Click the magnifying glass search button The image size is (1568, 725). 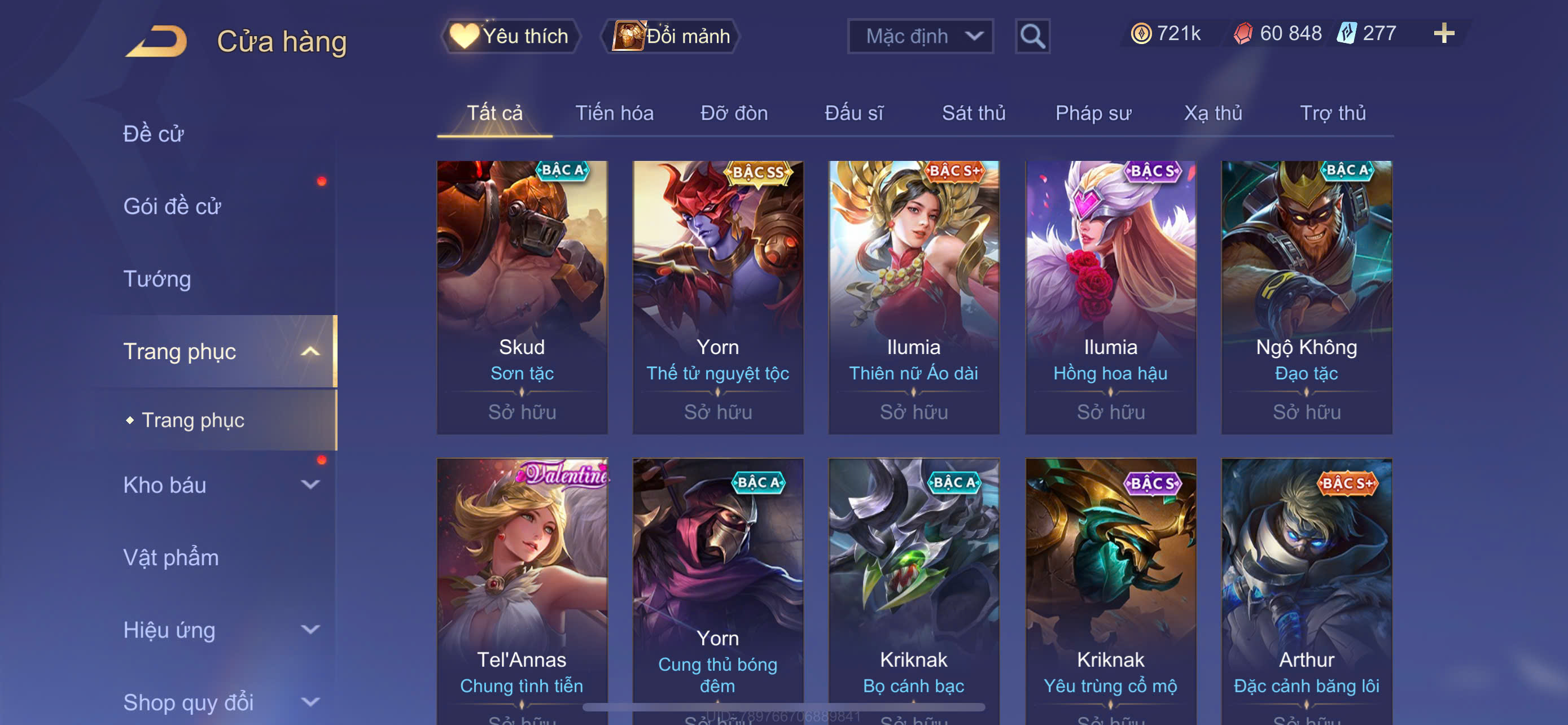pos(1032,37)
